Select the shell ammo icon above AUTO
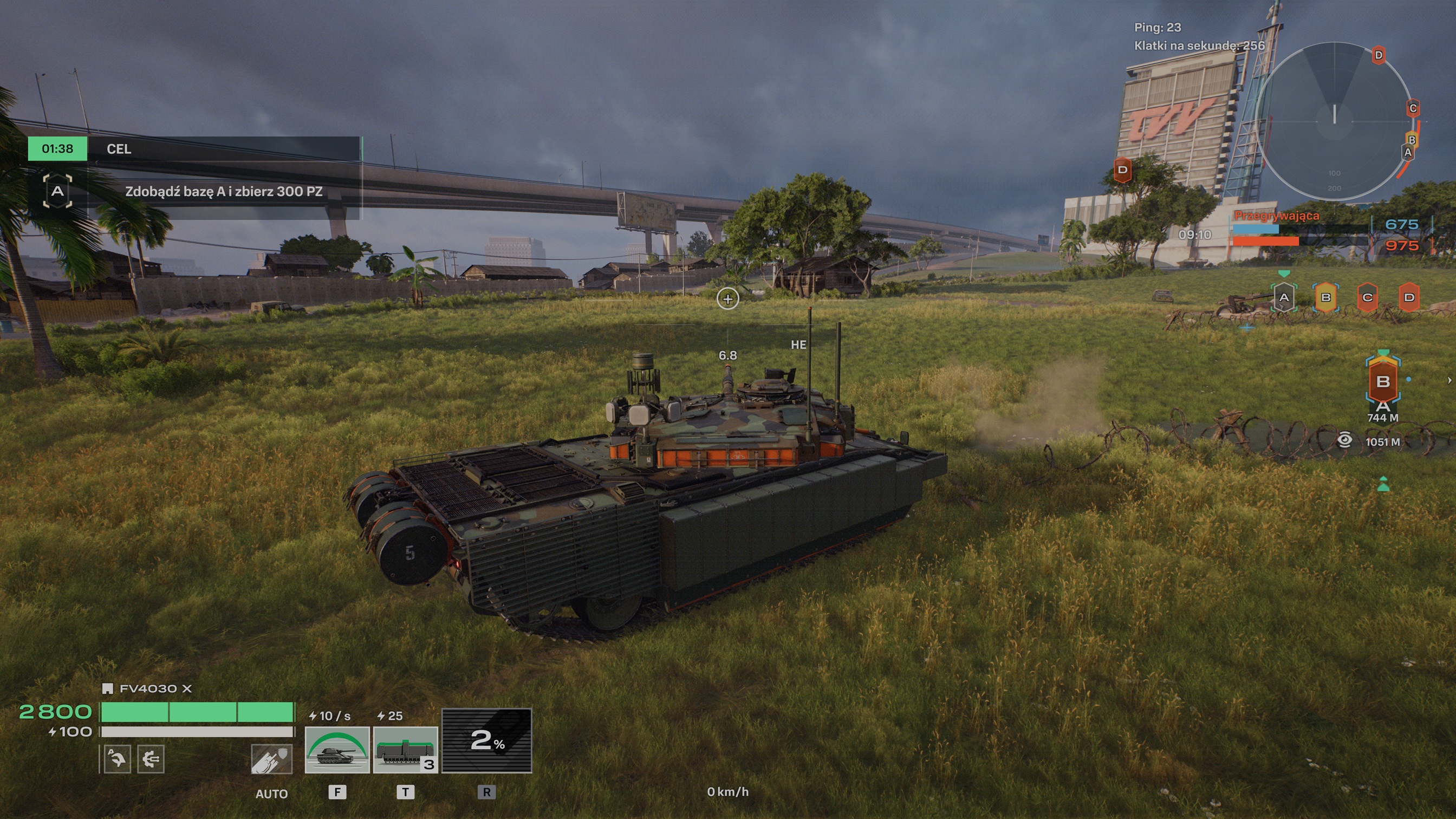1456x819 pixels. point(272,758)
